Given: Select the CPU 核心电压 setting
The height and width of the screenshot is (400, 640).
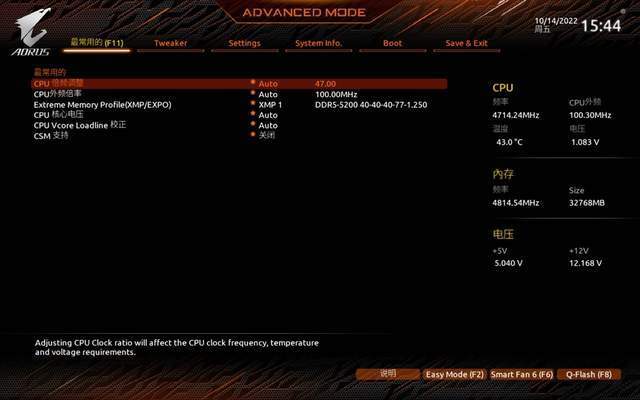Looking at the screenshot, I should (56, 115).
